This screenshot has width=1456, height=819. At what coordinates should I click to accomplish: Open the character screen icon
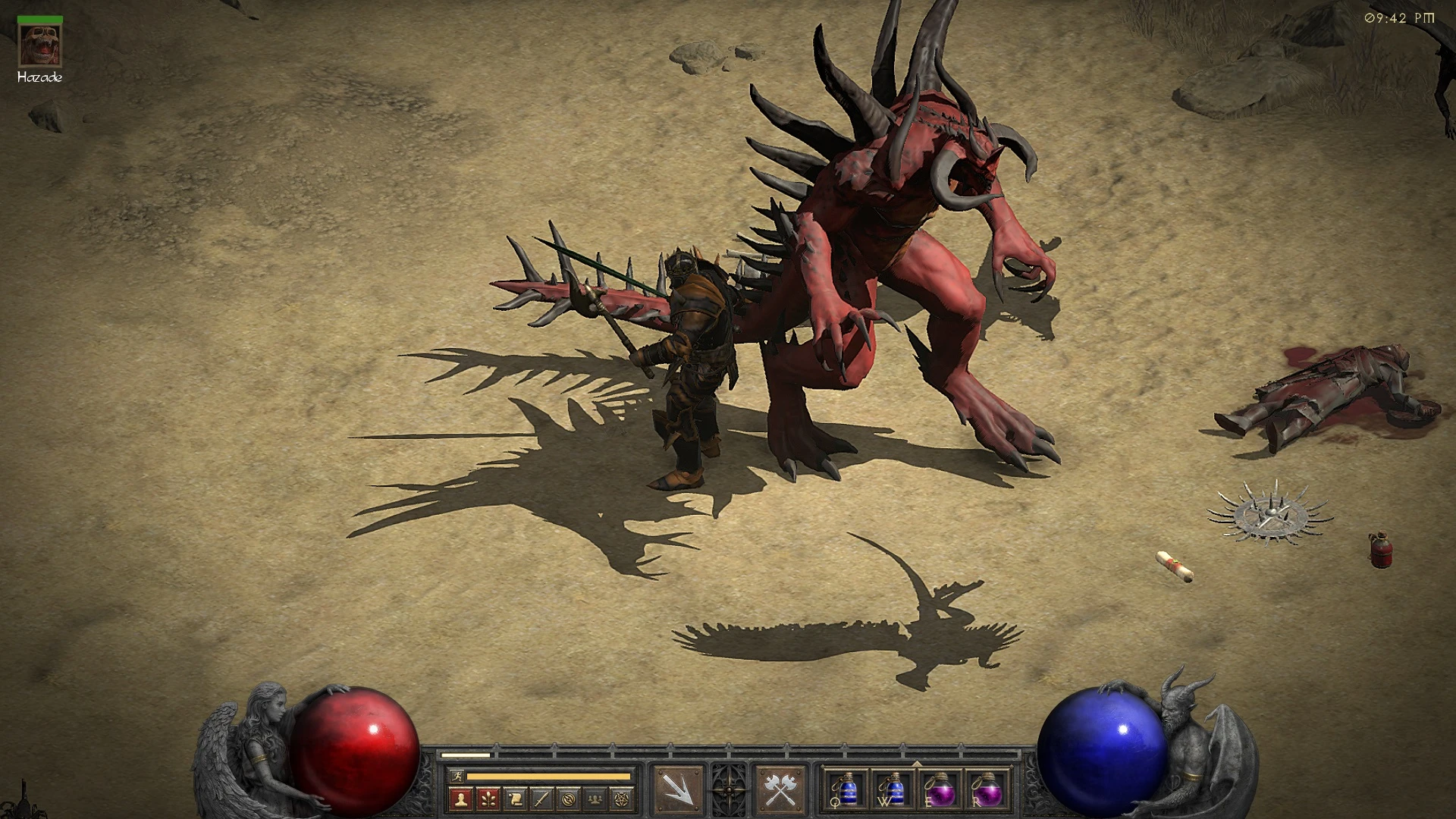coord(461,800)
